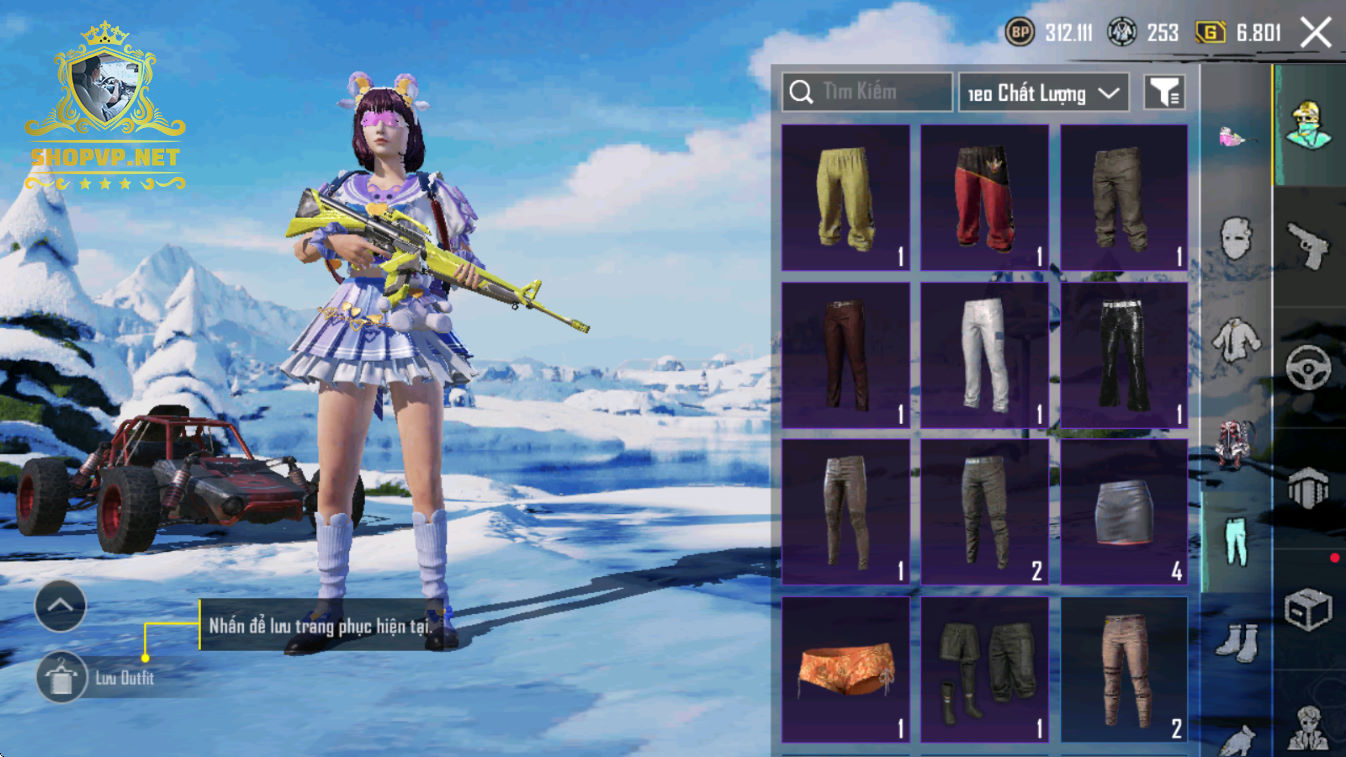Select the dark brown trousers item

pos(845,355)
